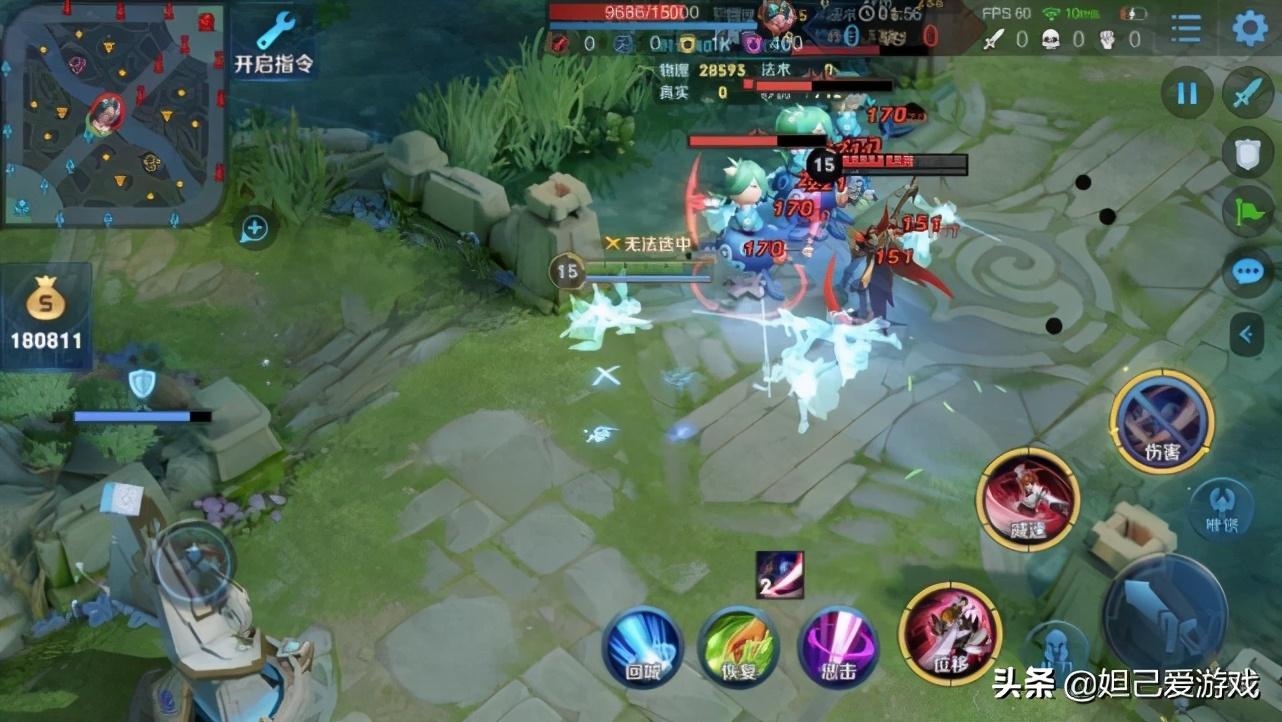Open the chat speech bubble
1282x722 pixels.
tap(1247, 271)
